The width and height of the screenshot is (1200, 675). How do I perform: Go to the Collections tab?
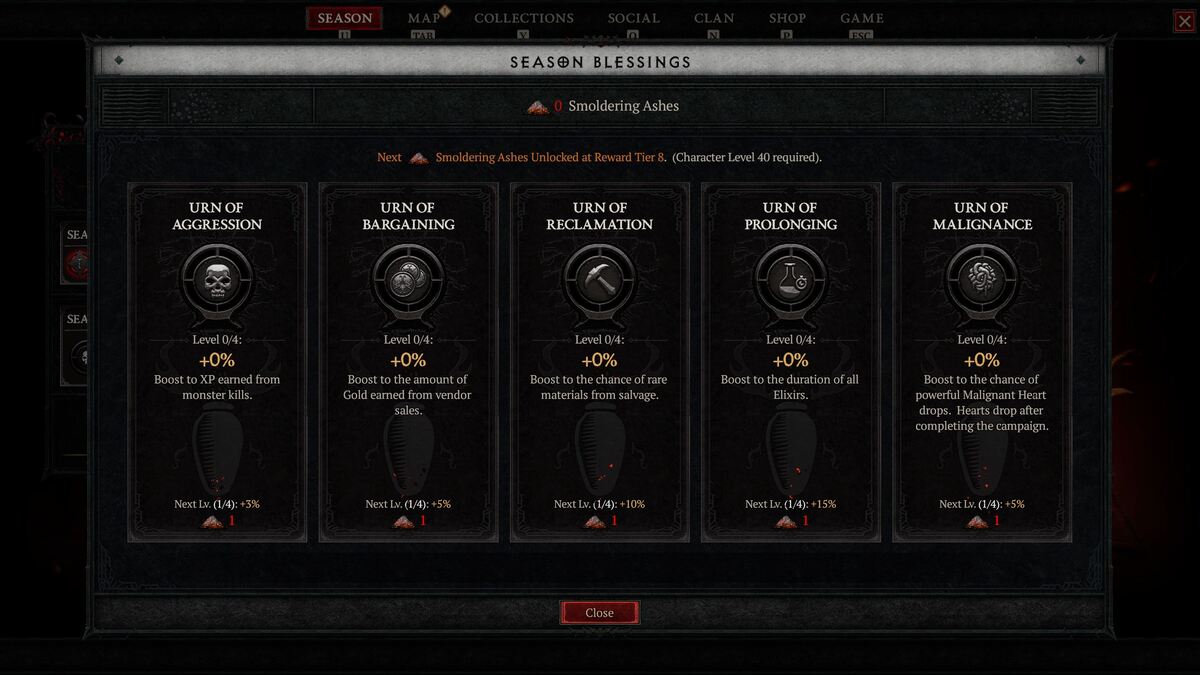point(524,18)
